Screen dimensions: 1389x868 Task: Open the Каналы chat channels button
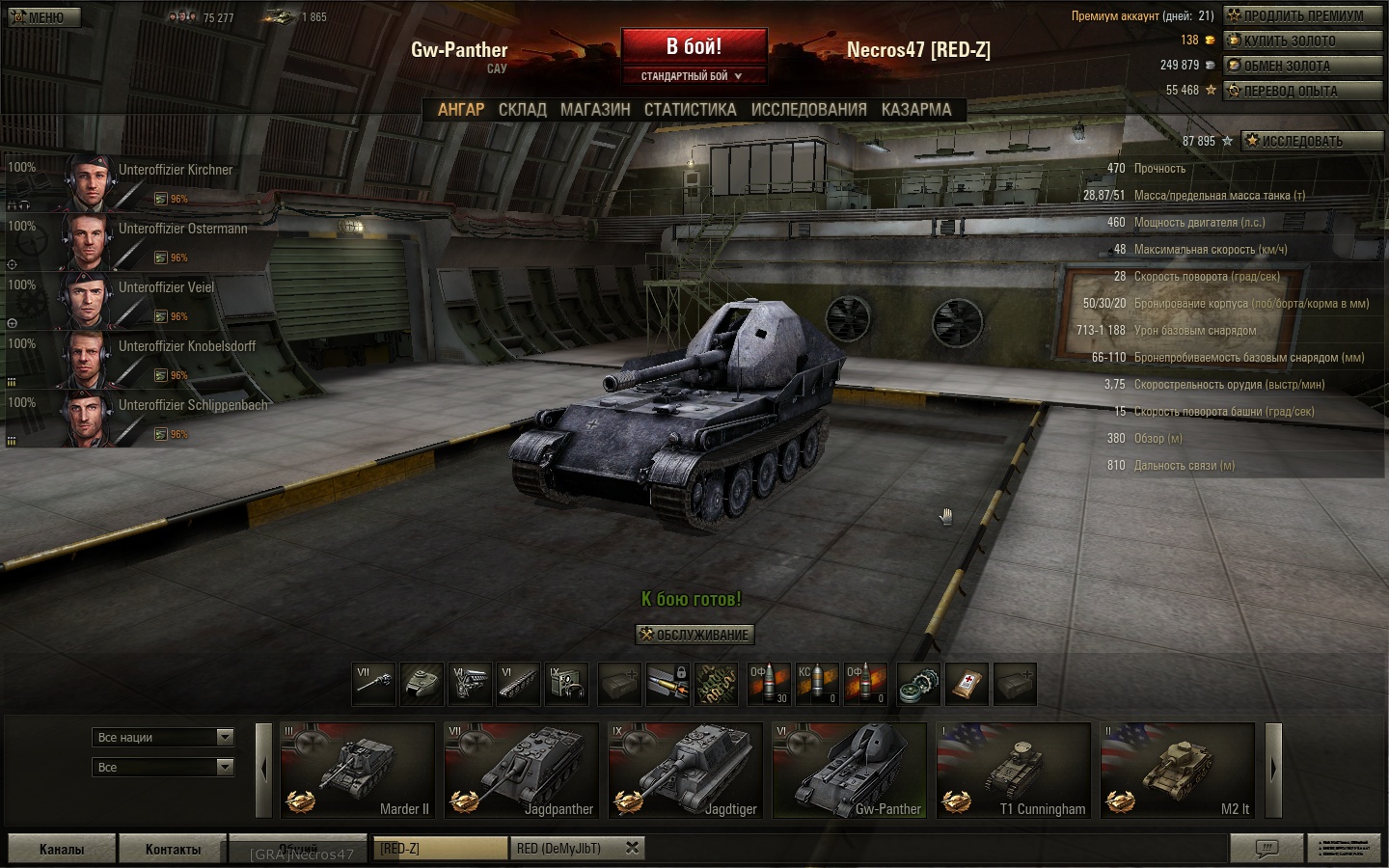62,849
